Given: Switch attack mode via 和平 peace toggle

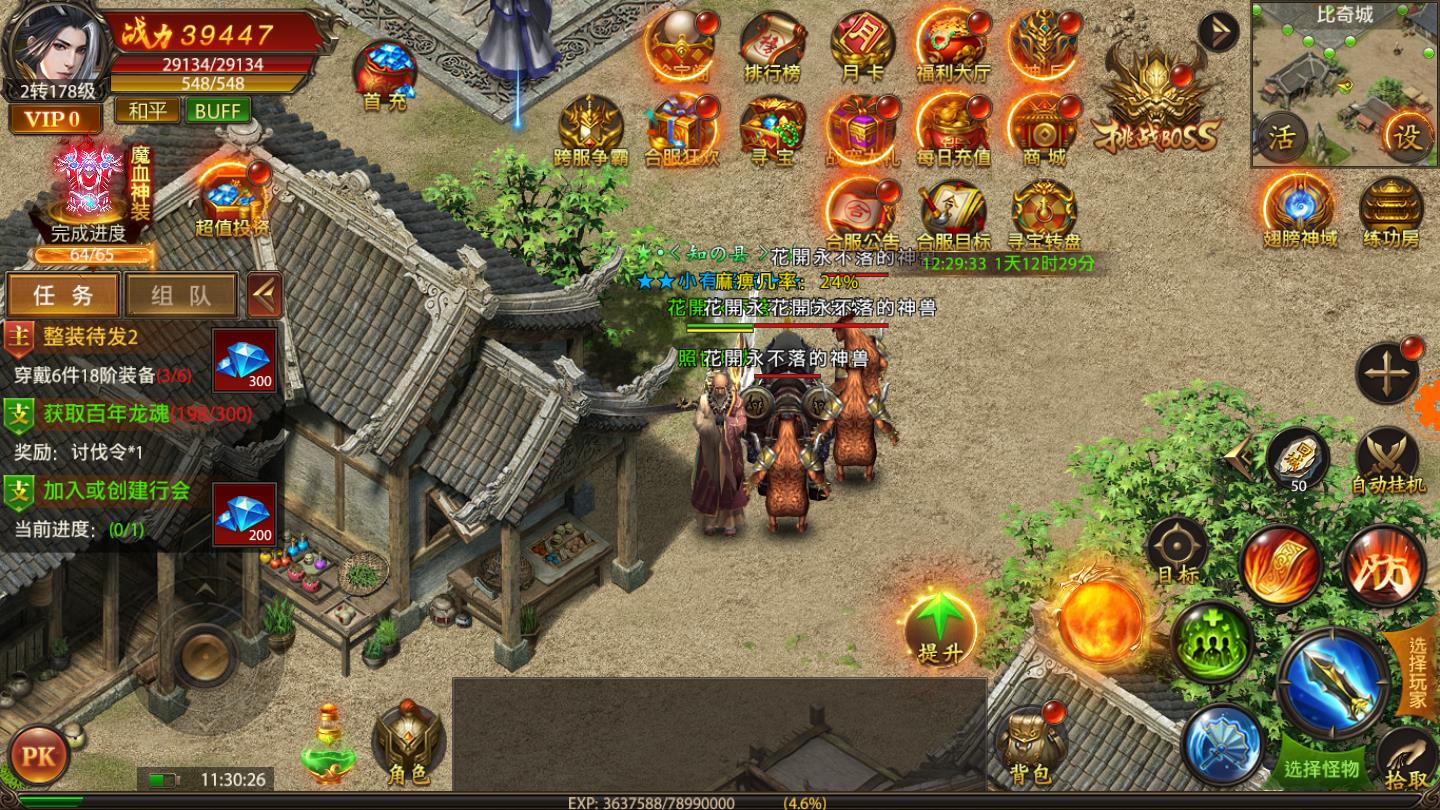Looking at the screenshot, I should pyautogui.click(x=148, y=111).
